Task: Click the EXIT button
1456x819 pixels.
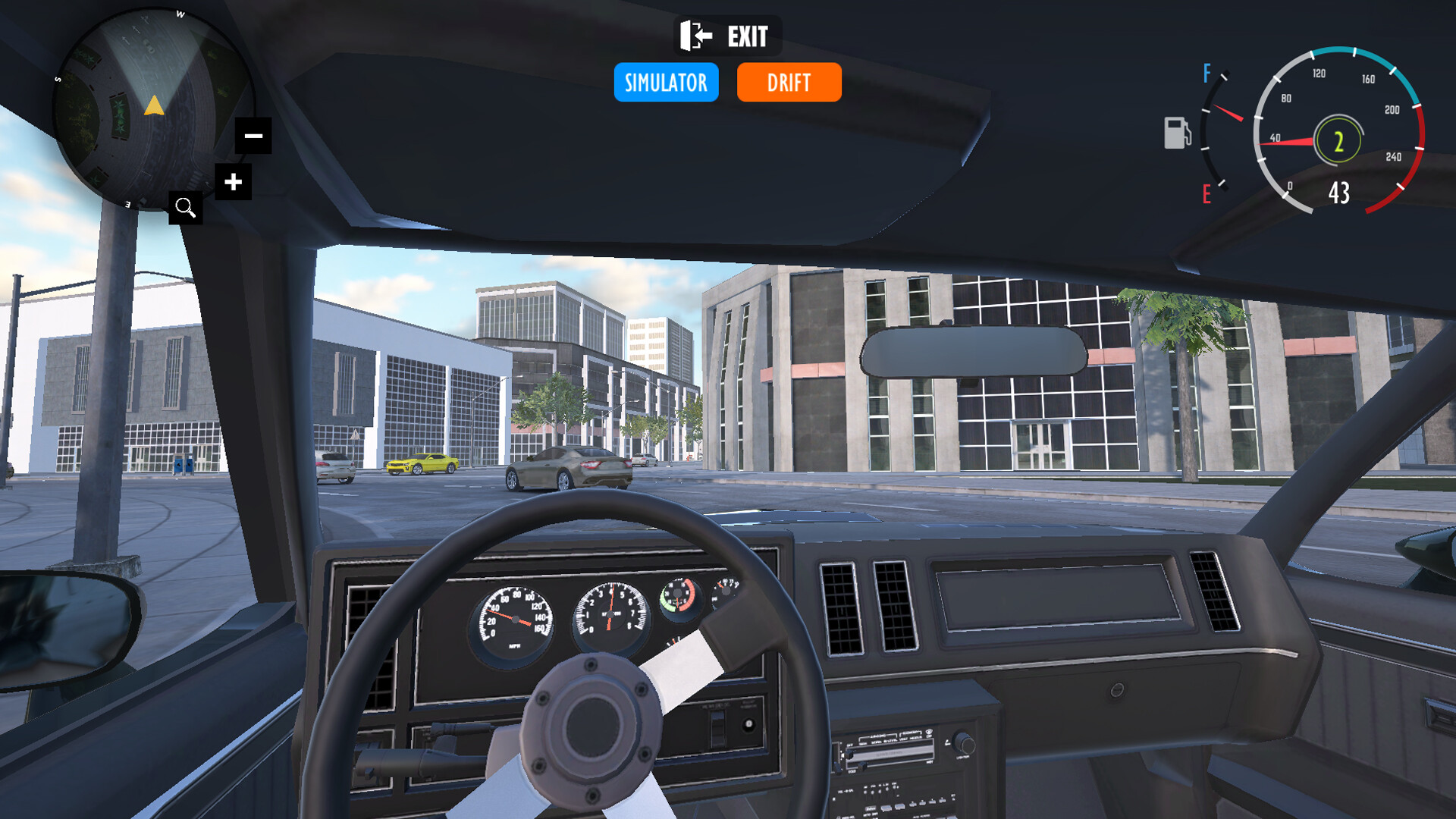Action: pos(726,36)
